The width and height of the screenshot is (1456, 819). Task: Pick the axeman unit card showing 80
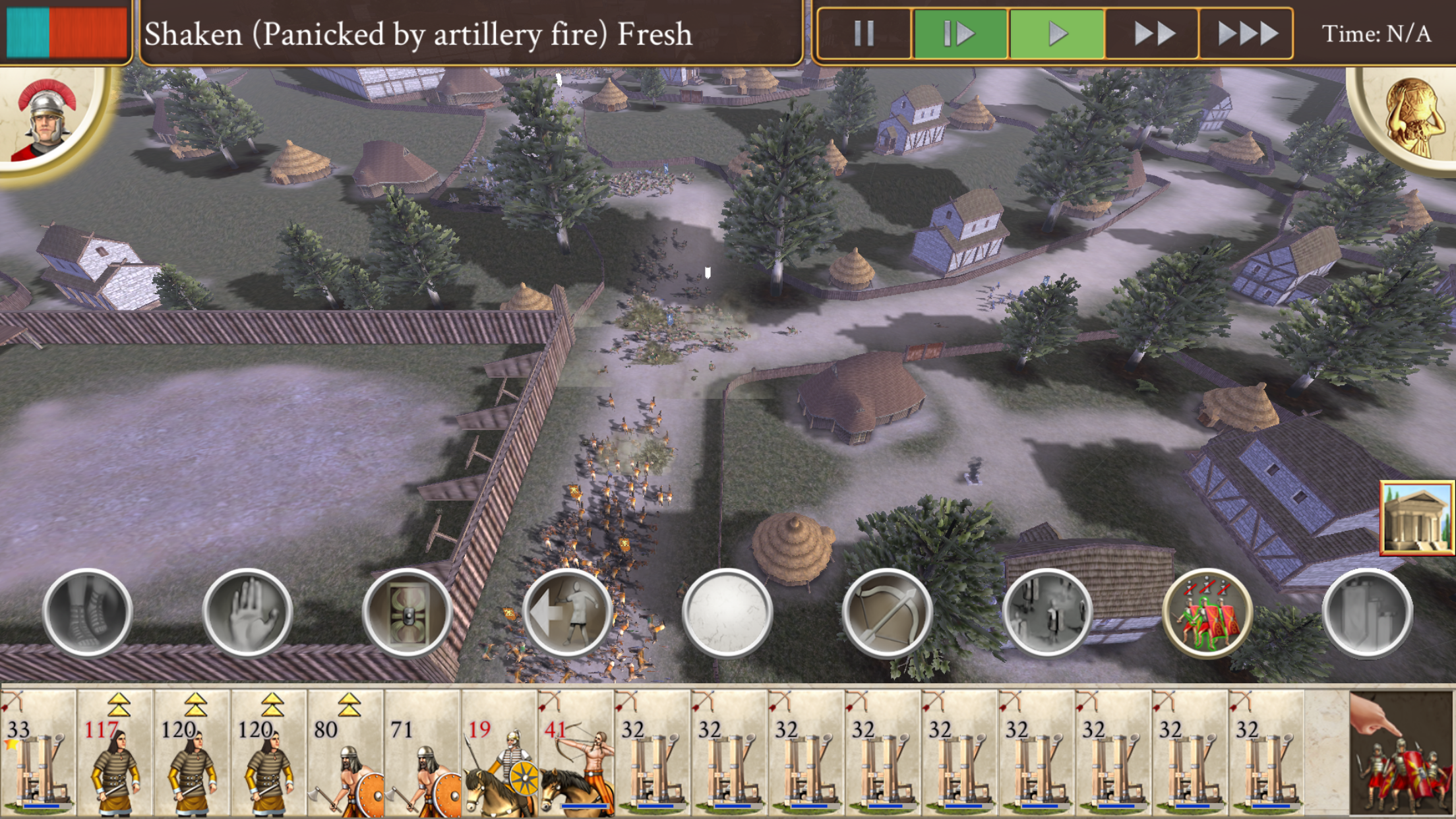pyautogui.click(x=346, y=752)
